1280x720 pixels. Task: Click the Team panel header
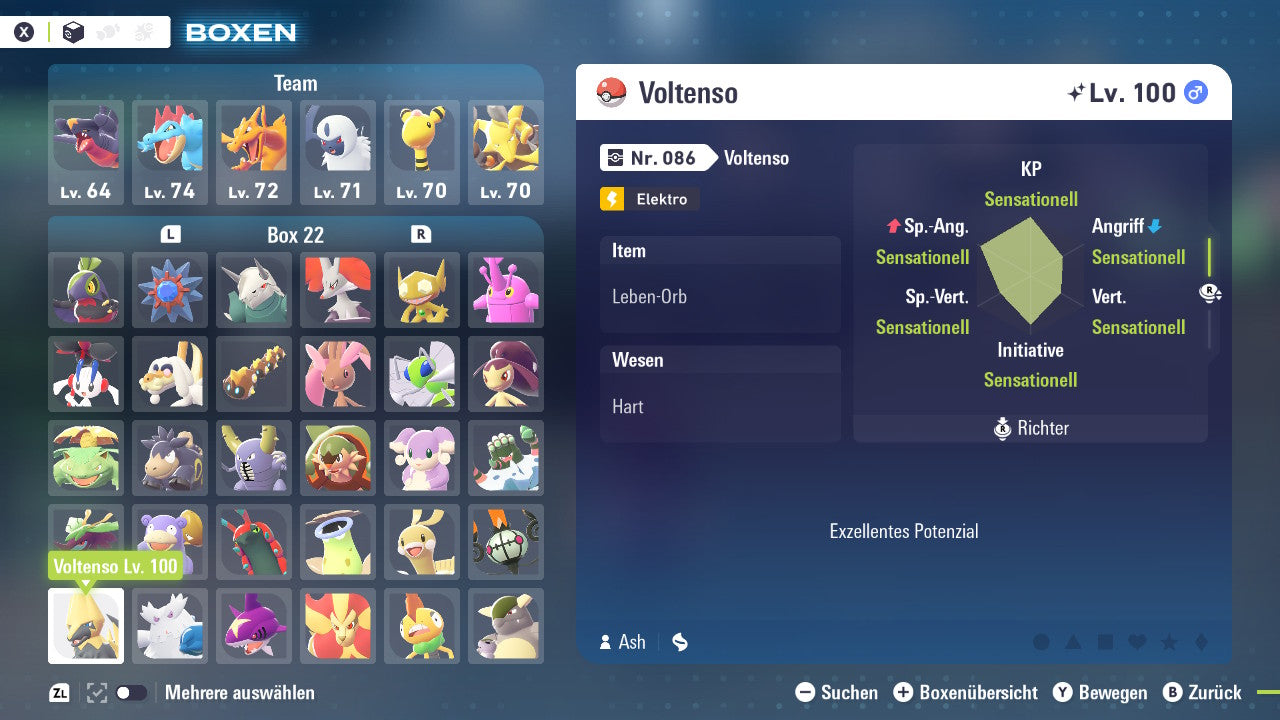[x=295, y=83]
